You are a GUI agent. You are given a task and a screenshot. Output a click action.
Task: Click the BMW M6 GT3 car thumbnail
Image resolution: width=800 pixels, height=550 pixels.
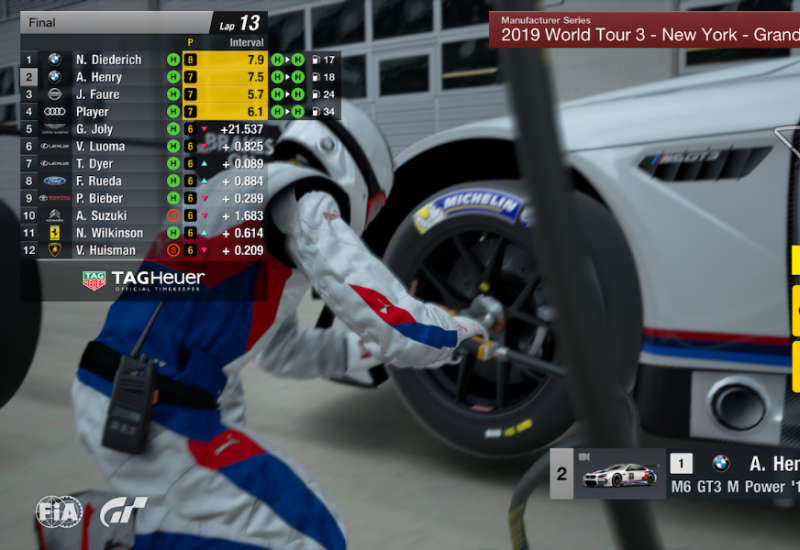(619, 474)
